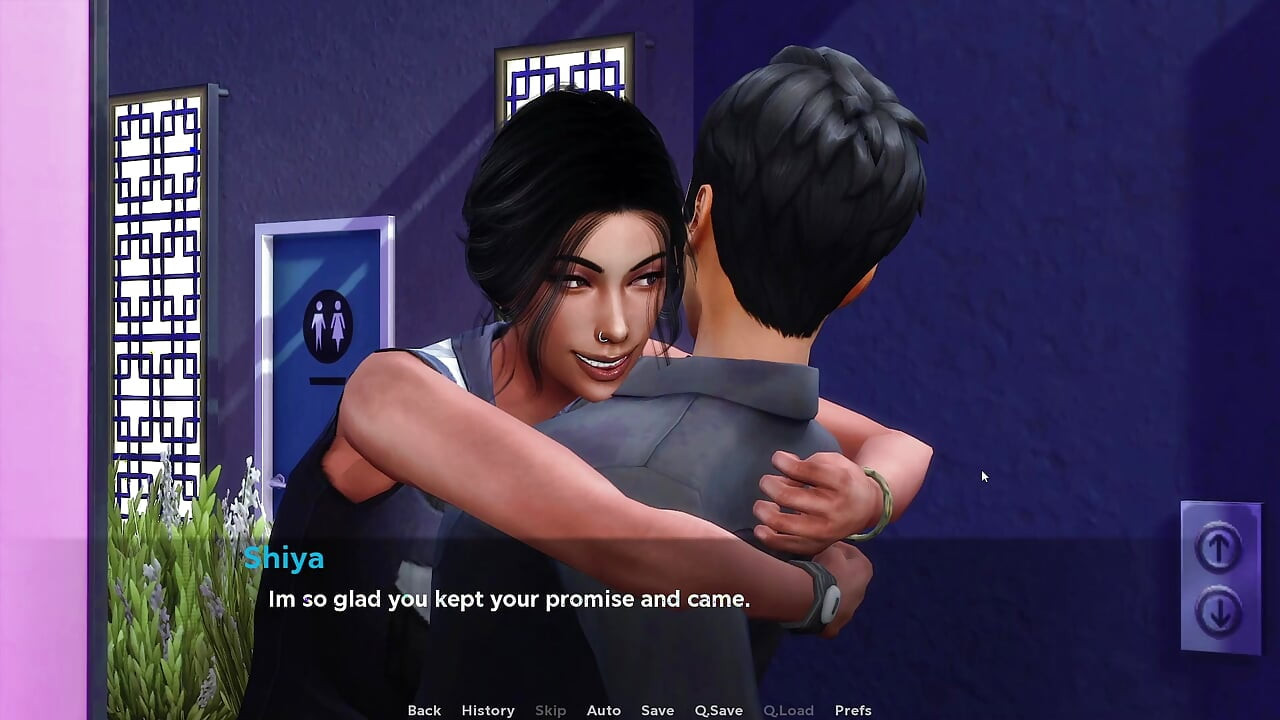Viewport: 1280px width, 720px height.
Task: Open the dialogue History screen
Action: tap(487, 710)
